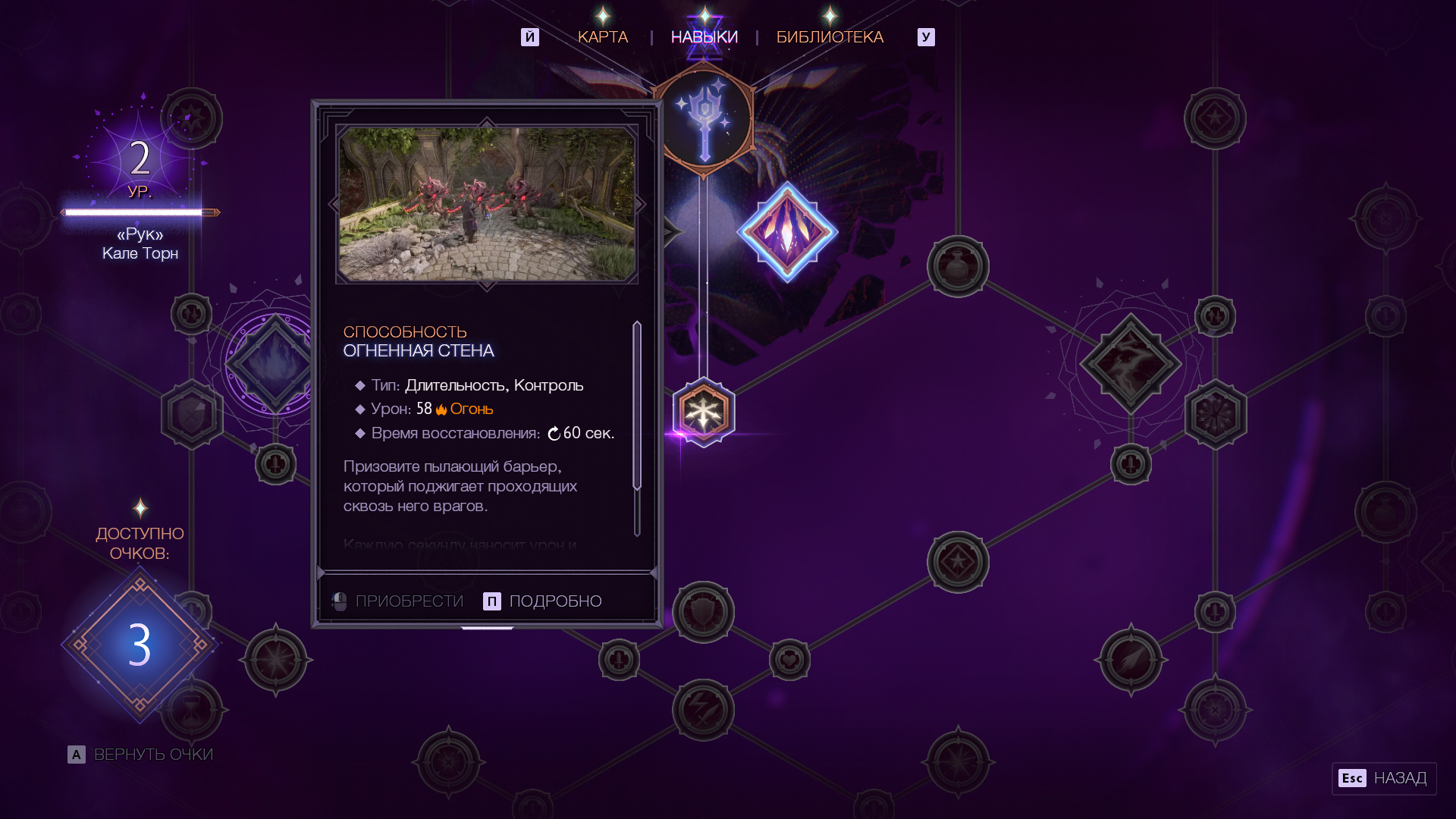The image size is (1456, 819).
Task: Switch to the КАРТА tab
Action: [603, 37]
